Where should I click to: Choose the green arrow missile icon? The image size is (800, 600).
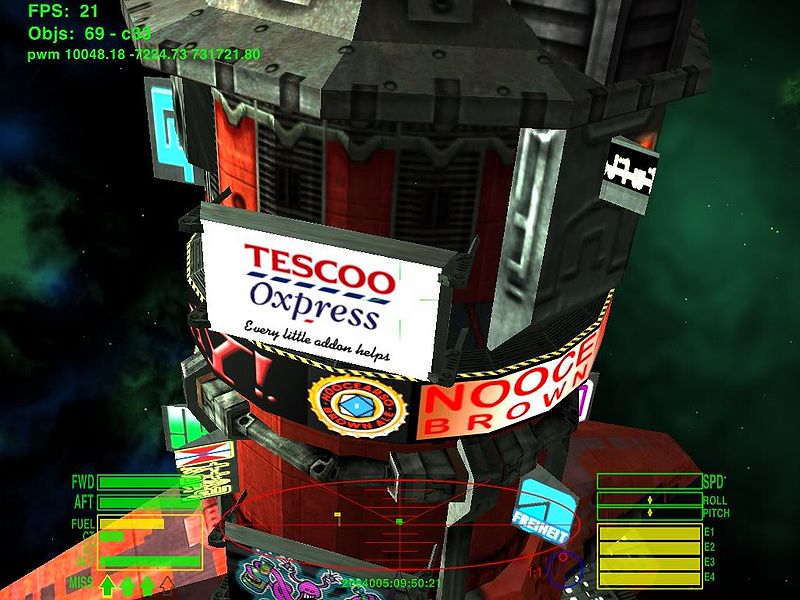click(107, 584)
